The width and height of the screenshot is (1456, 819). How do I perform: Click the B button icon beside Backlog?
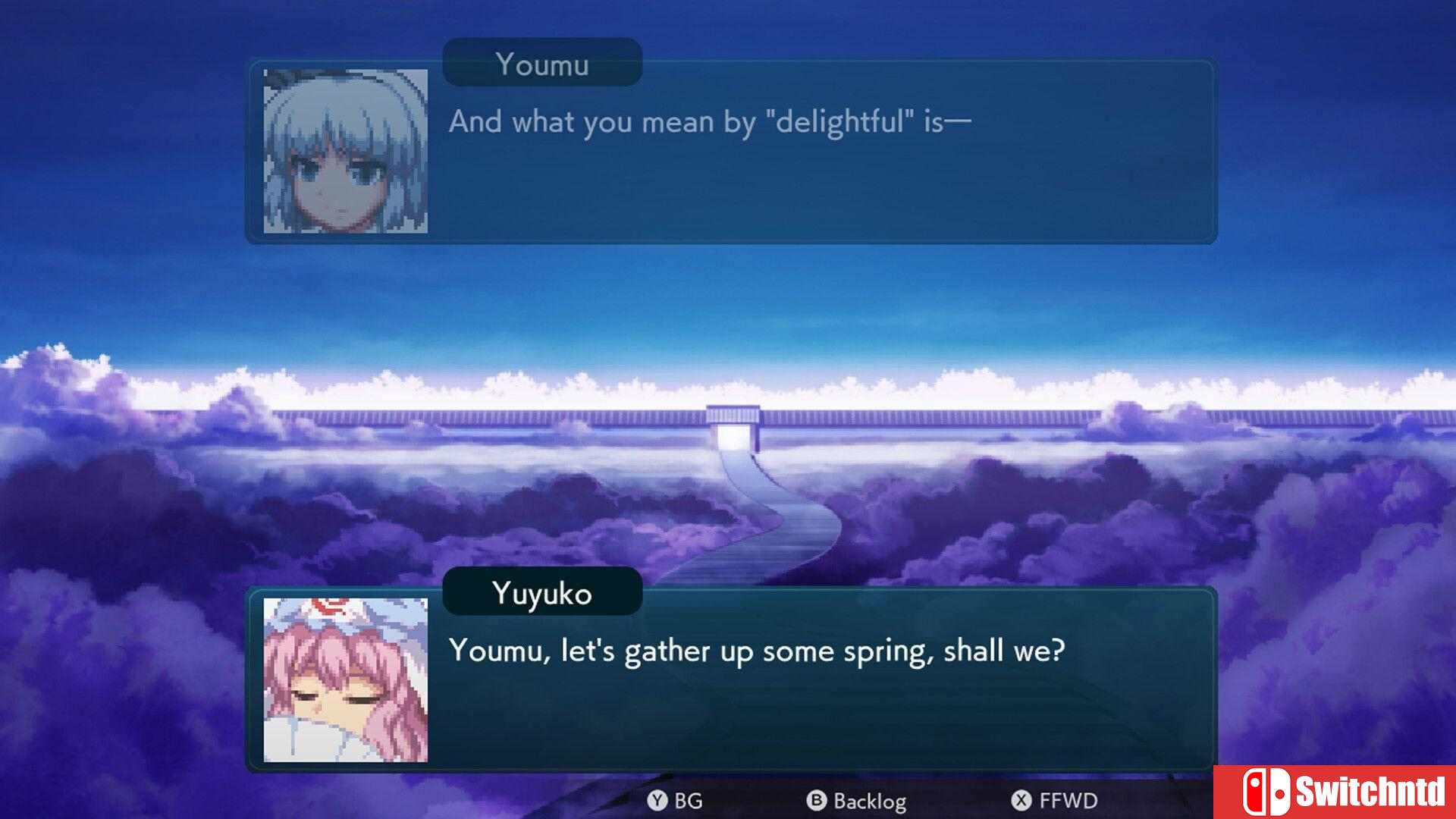[815, 800]
